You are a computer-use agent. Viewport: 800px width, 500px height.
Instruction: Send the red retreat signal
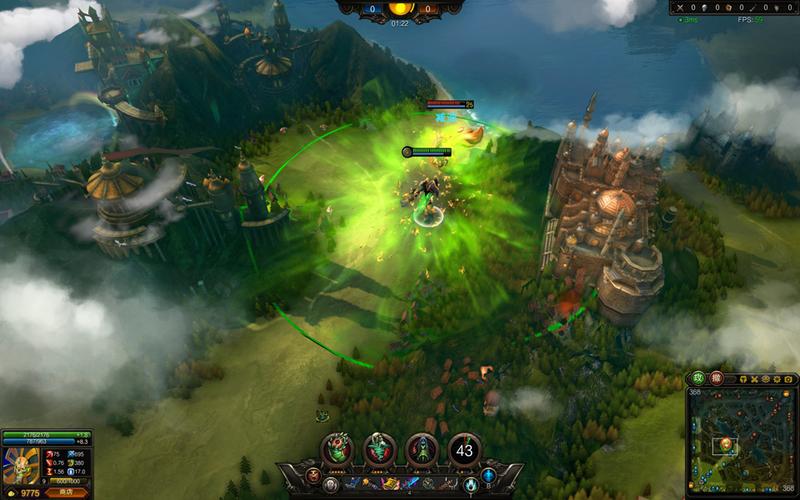pyautogui.click(x=717, y=380)
